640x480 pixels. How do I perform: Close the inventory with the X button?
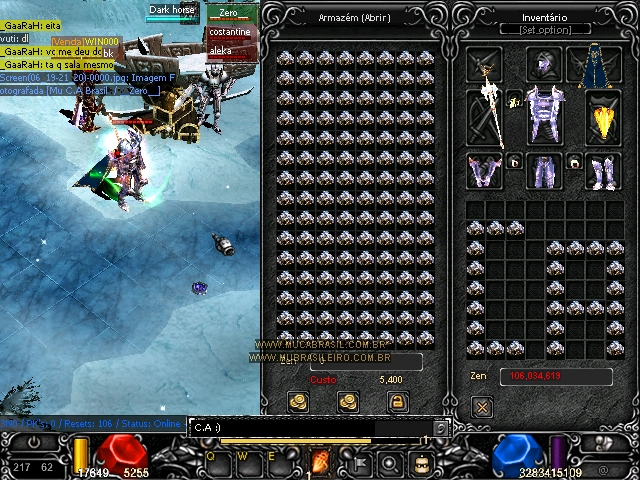pyautogui.click(x=482, y=407)
